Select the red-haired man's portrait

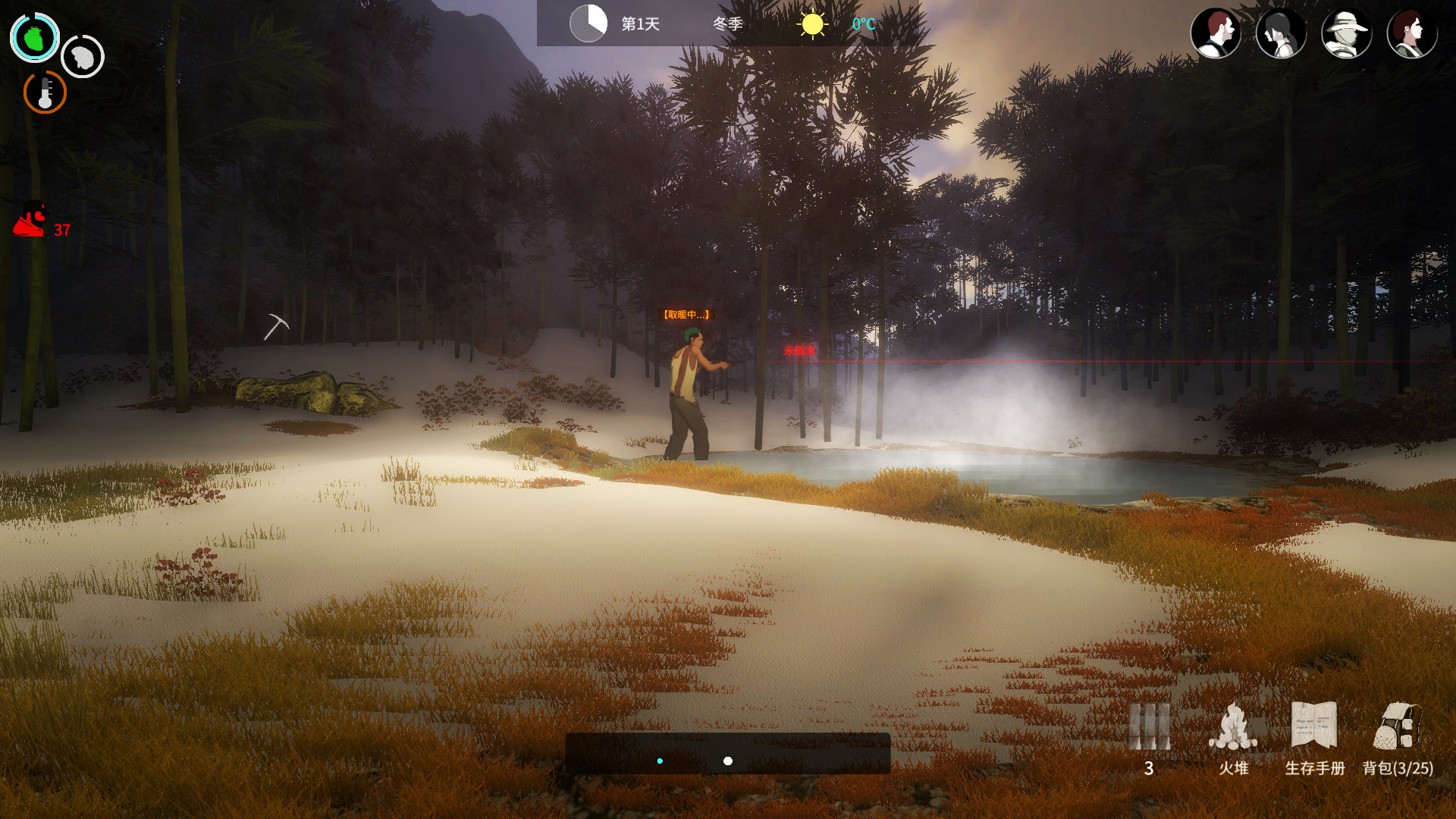click(x=1216, y=33)
